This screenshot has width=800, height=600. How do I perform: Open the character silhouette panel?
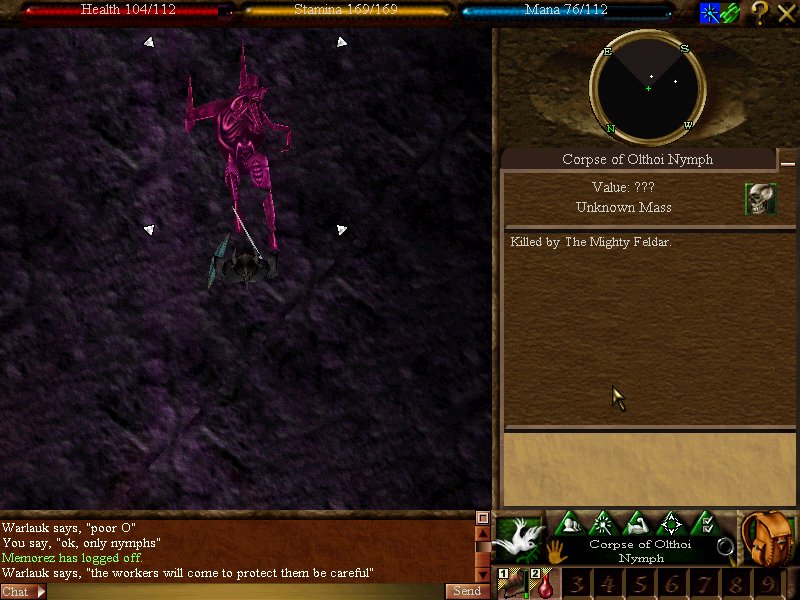tap(570, 523)
